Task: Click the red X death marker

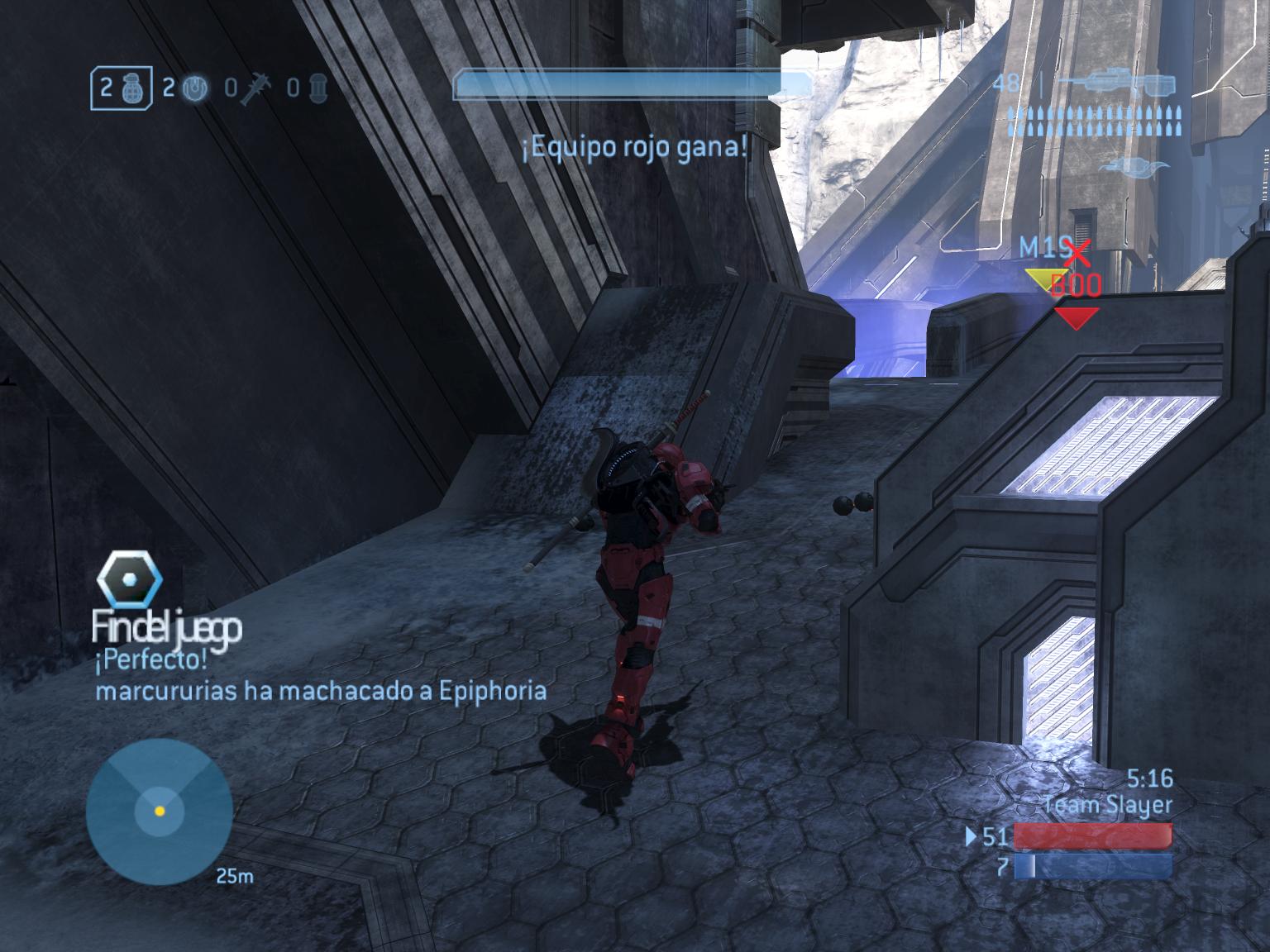Action: (x=1077, y=253)
